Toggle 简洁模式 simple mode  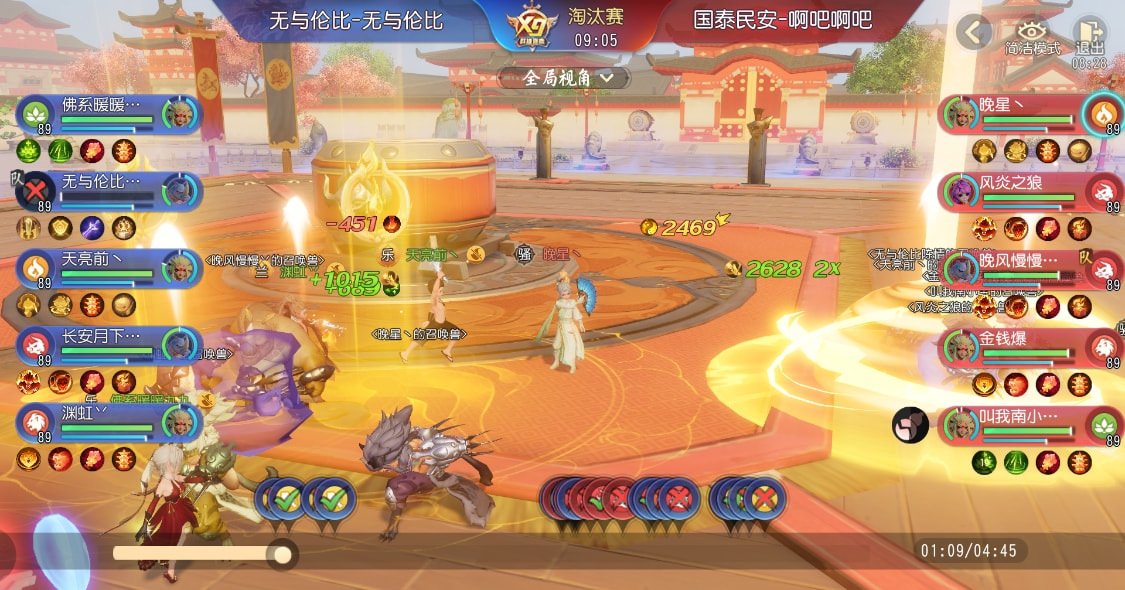tap(1032, 37)
